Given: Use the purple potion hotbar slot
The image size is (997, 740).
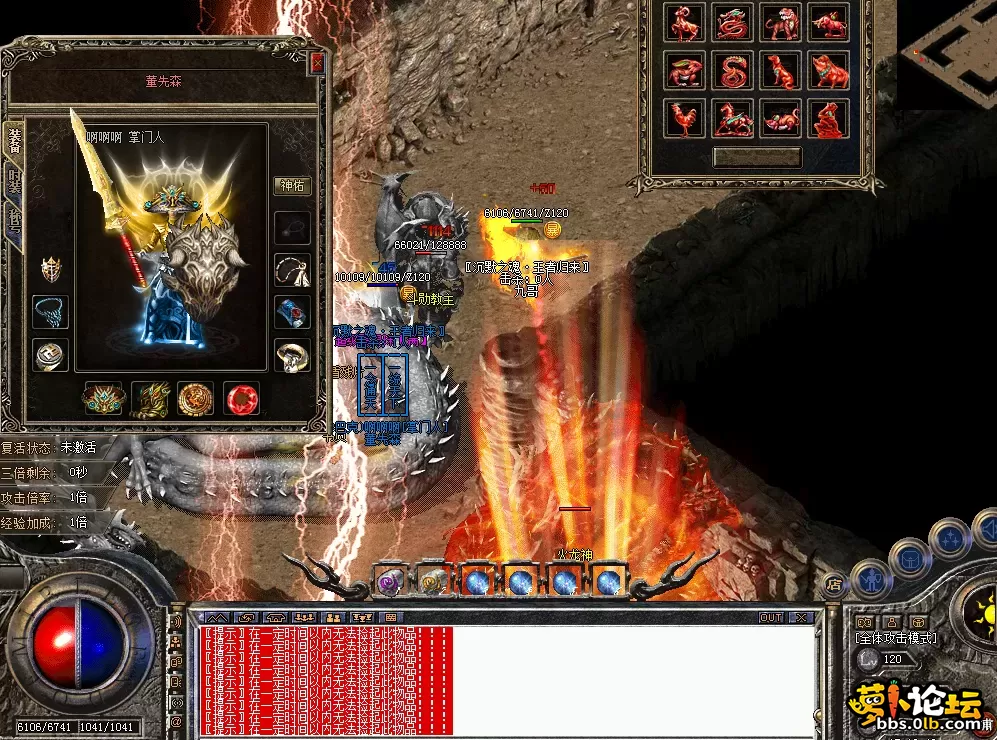Looking at the screenshot, I should click(388, 581).
